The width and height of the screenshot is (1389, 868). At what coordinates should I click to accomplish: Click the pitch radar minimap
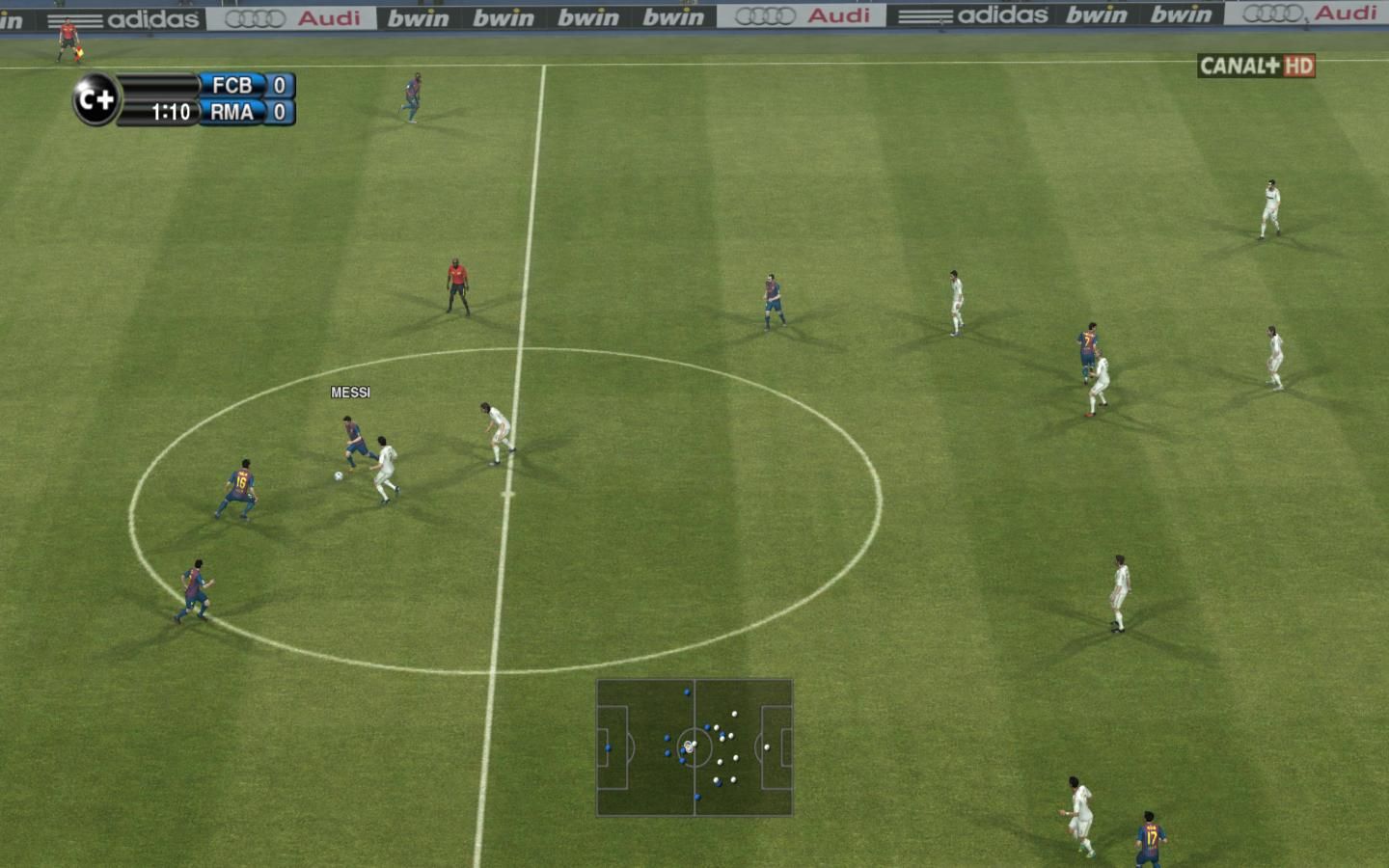[694, 747]
